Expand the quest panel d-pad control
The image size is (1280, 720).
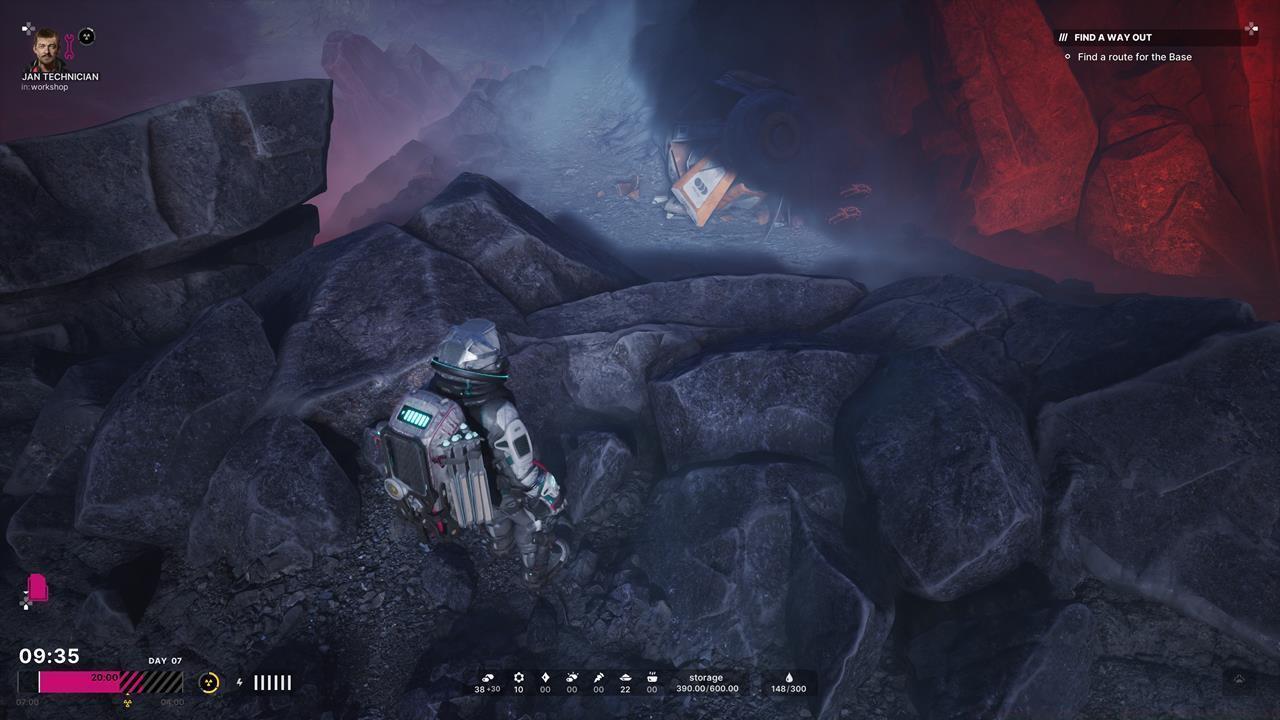pyautogui.click(x=1251, y=29)
